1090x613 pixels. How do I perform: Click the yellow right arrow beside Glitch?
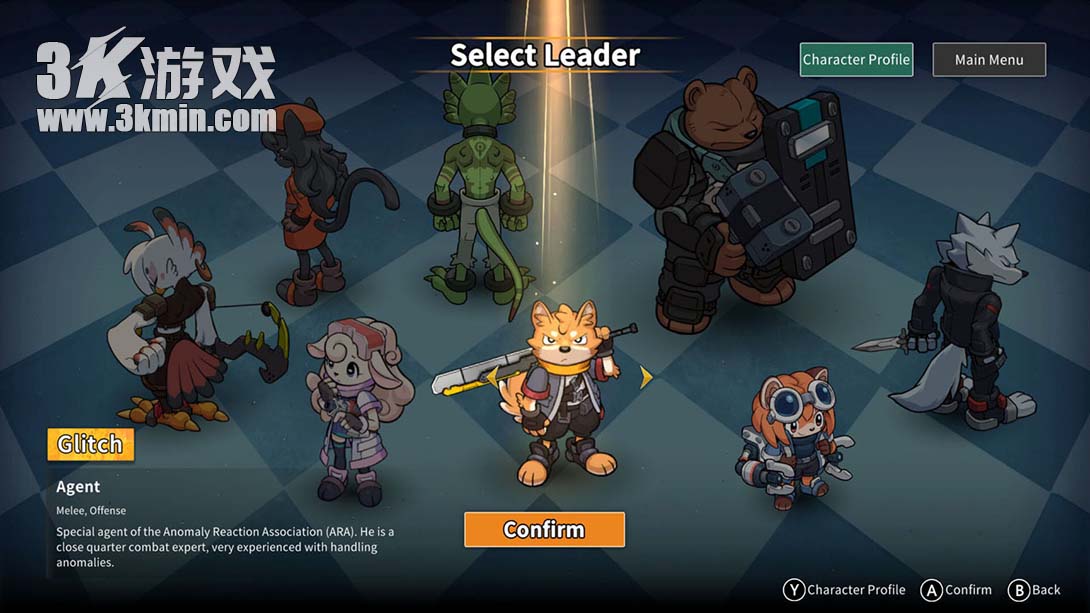coord(646,377)
